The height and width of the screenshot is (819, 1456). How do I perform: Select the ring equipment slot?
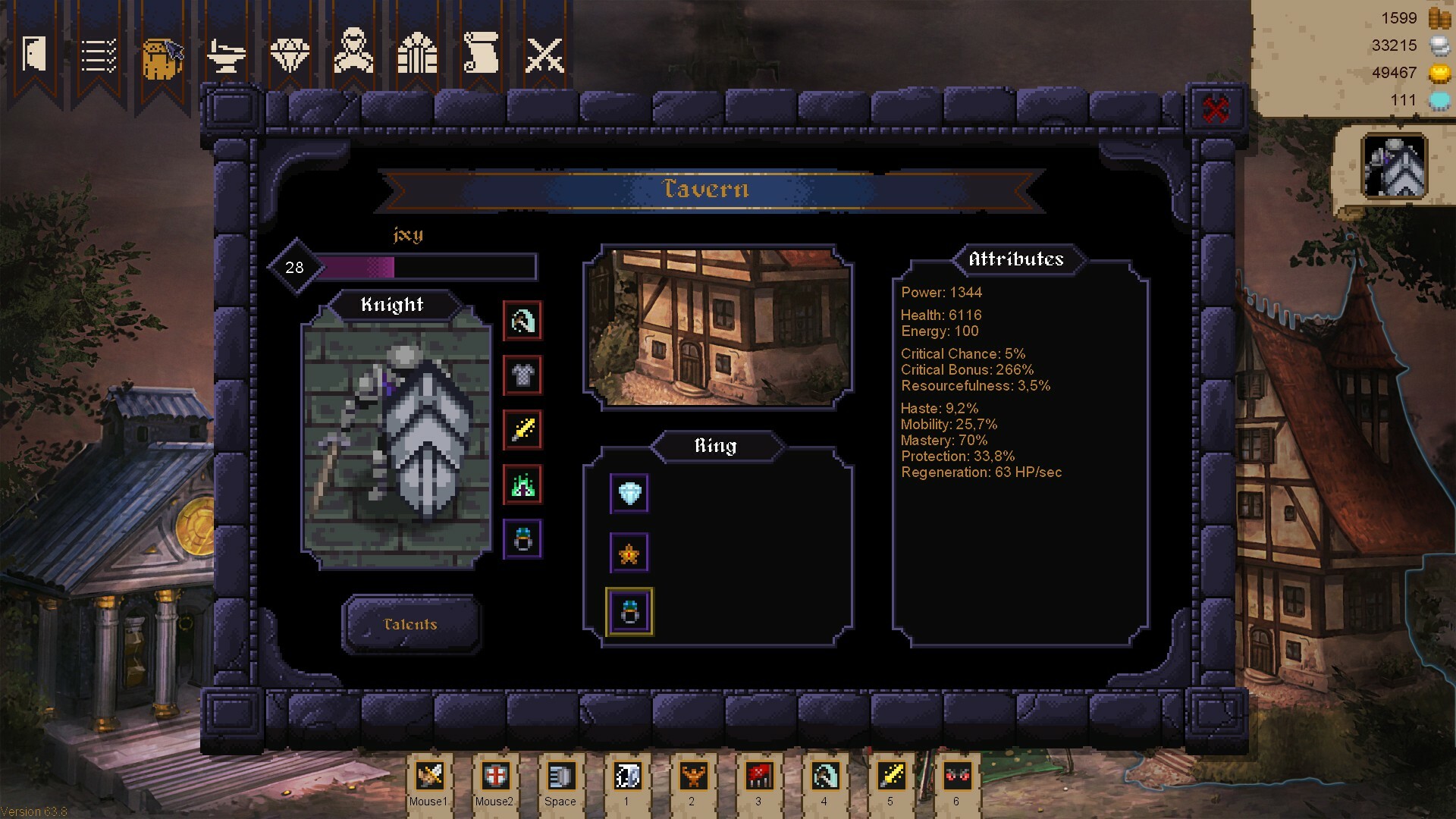tap(522, 540)
